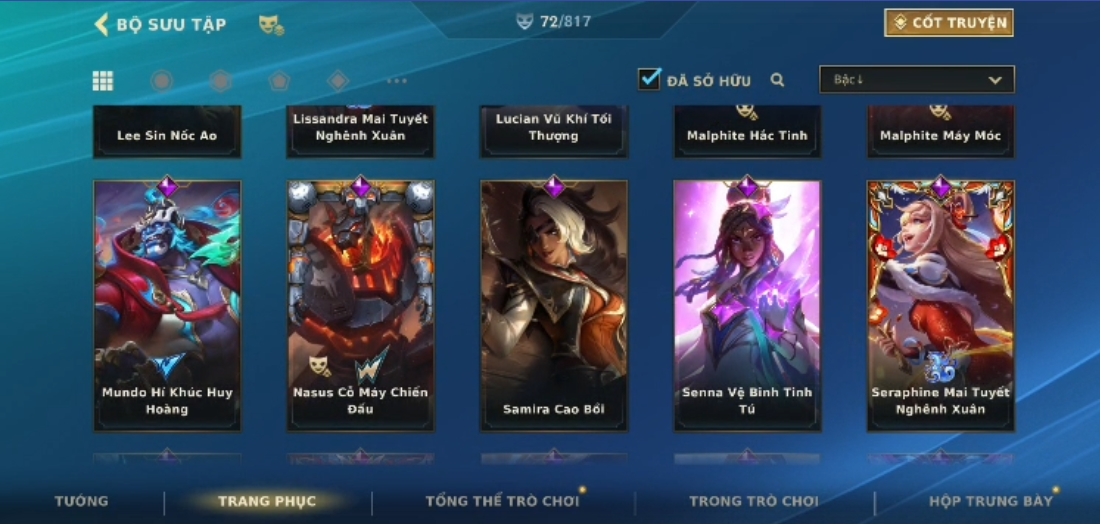Viewport: 1100px width, 524px height.
Task: Choose Lucian Vũ Khí Tối Thượng card
Action: click(554, 130)
